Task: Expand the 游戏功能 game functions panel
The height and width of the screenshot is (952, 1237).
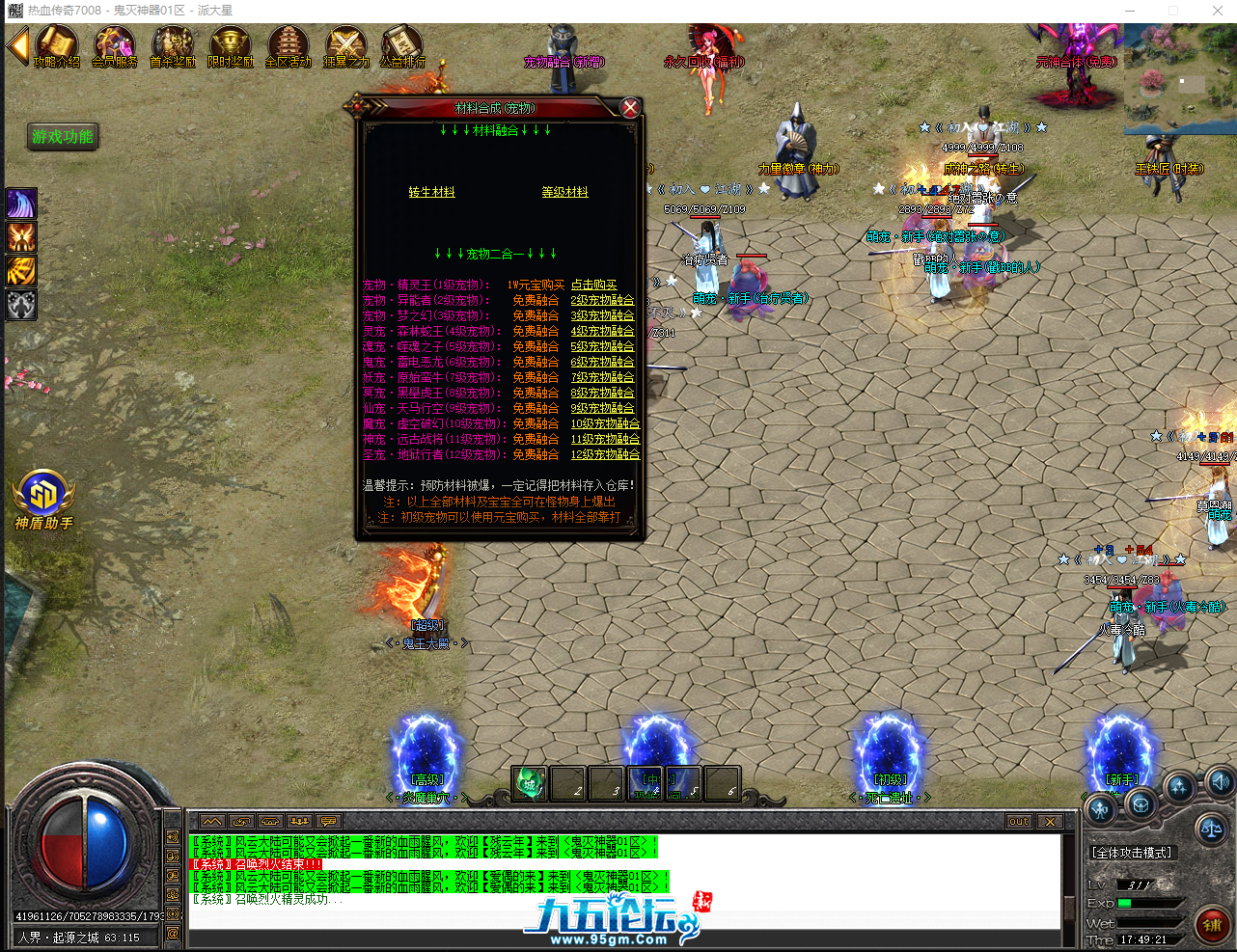Action: (62, 137)
